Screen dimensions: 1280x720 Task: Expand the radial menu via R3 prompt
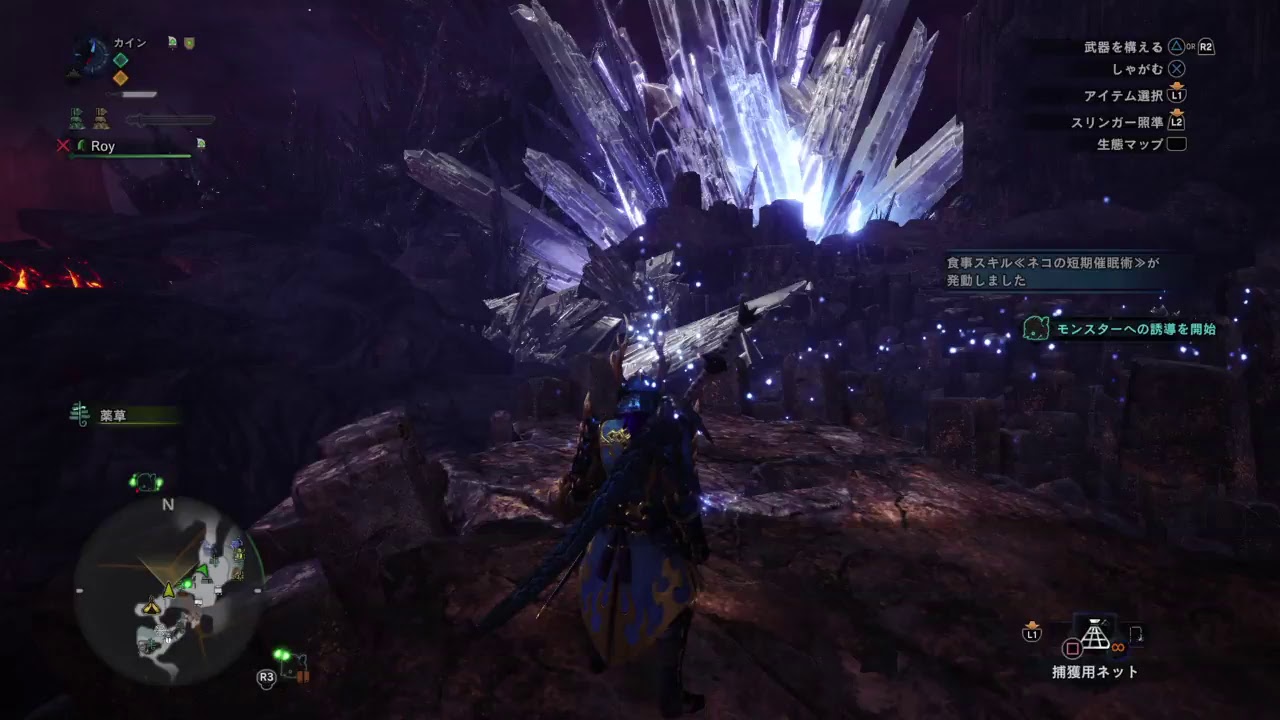[x=265, y=676]
